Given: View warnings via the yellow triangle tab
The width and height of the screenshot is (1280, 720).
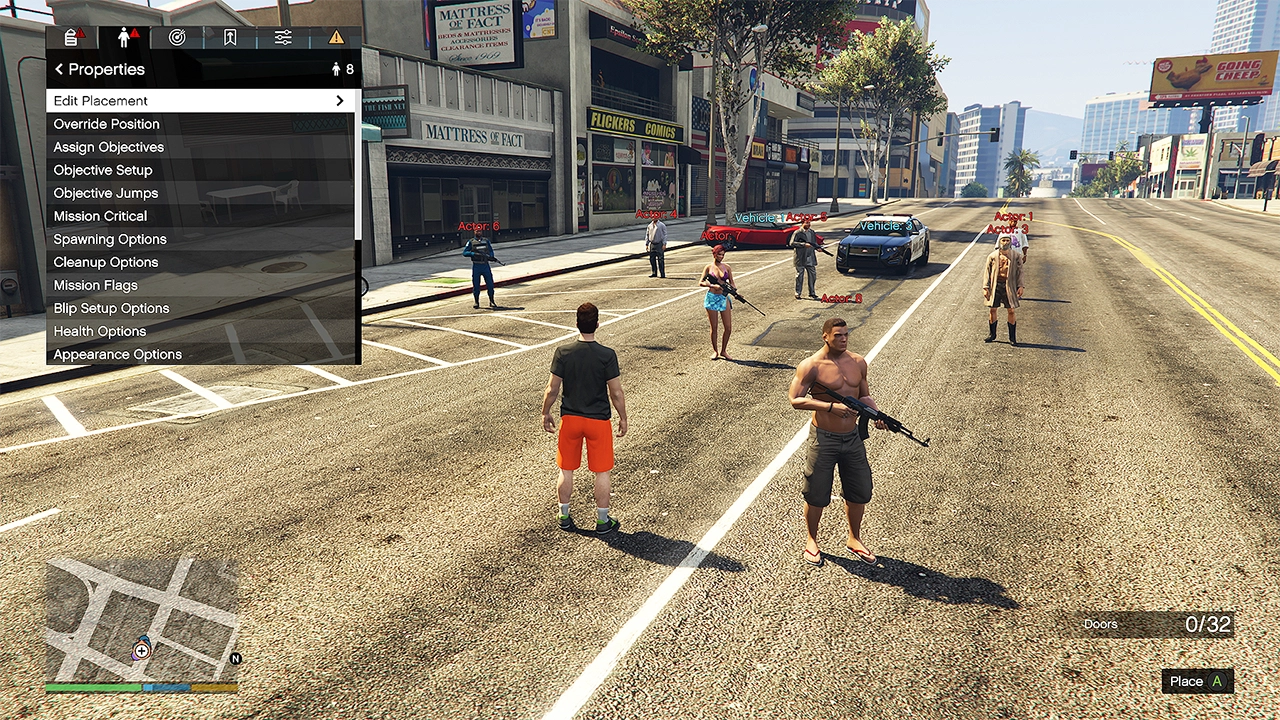Looking at the screenshot, I should click(336, 36).
